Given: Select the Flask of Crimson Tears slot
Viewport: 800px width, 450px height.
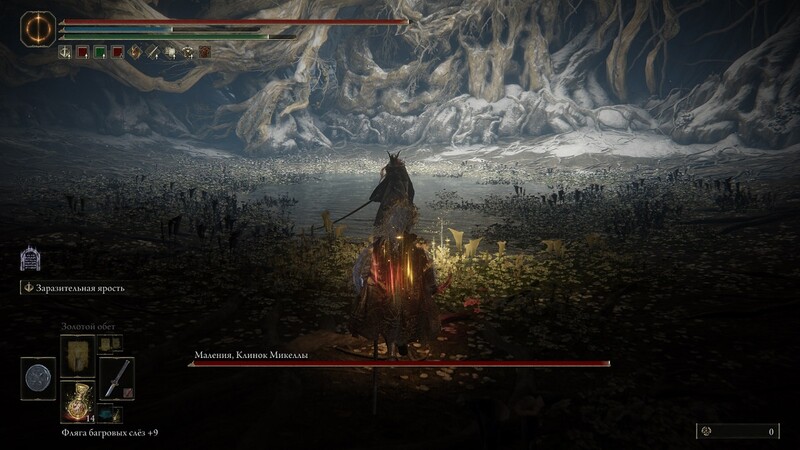Looking at the screenshot, I should [x=77, y=401].
